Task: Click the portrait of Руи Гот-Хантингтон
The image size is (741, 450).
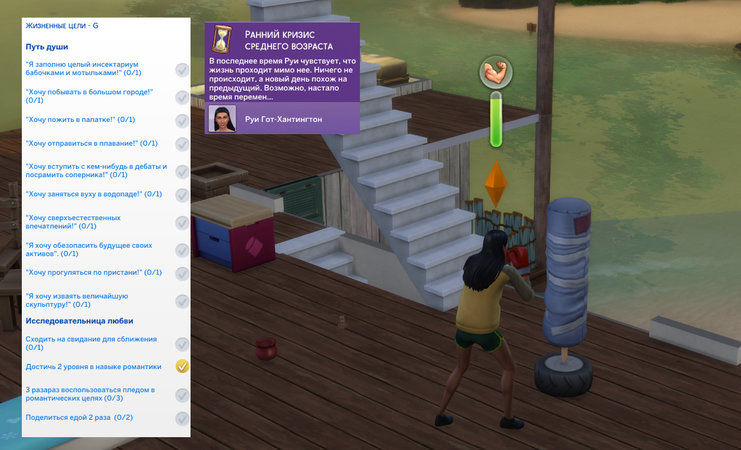Action: tap(223, 119)
